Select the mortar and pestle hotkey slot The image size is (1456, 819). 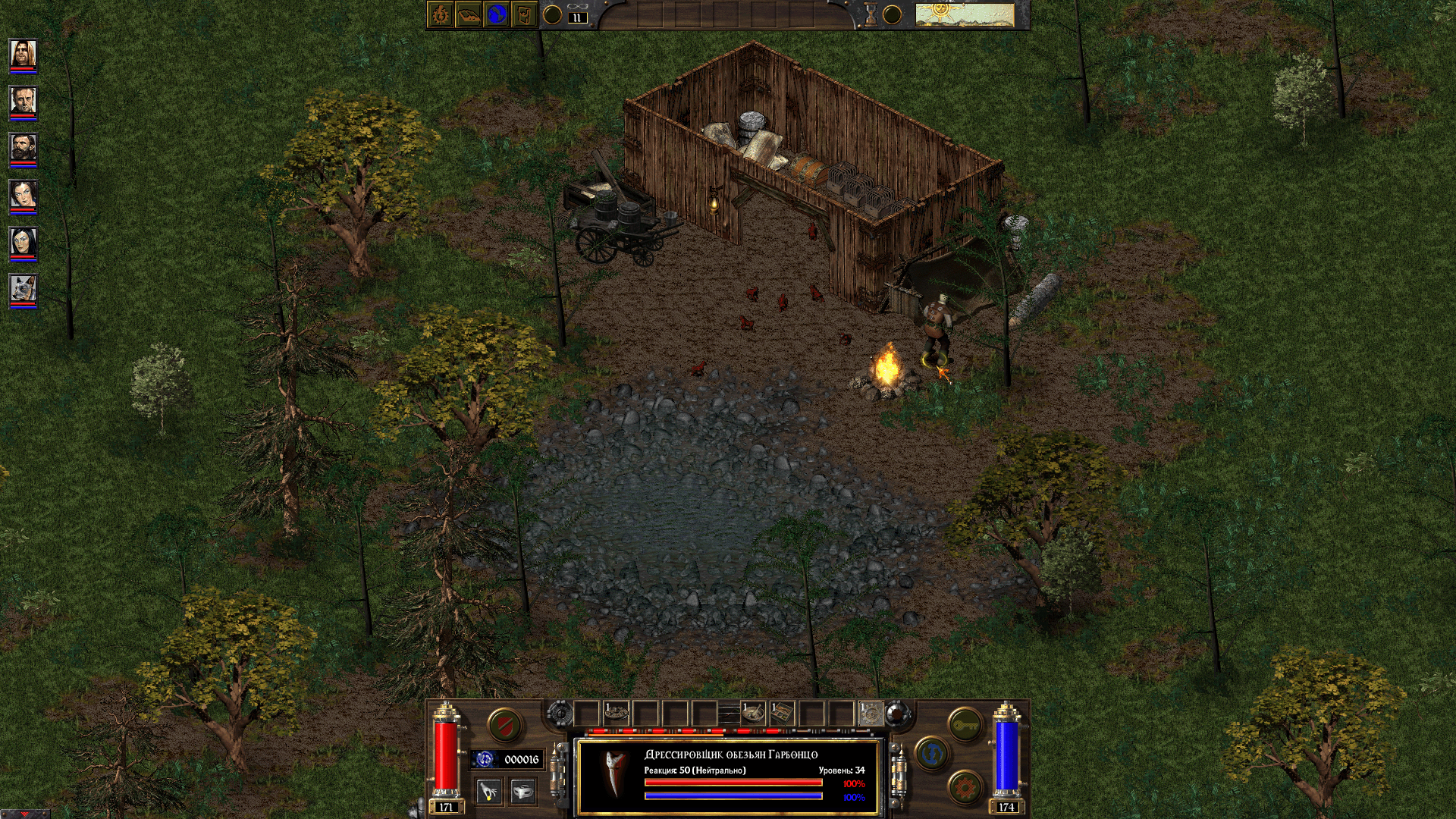753,713
